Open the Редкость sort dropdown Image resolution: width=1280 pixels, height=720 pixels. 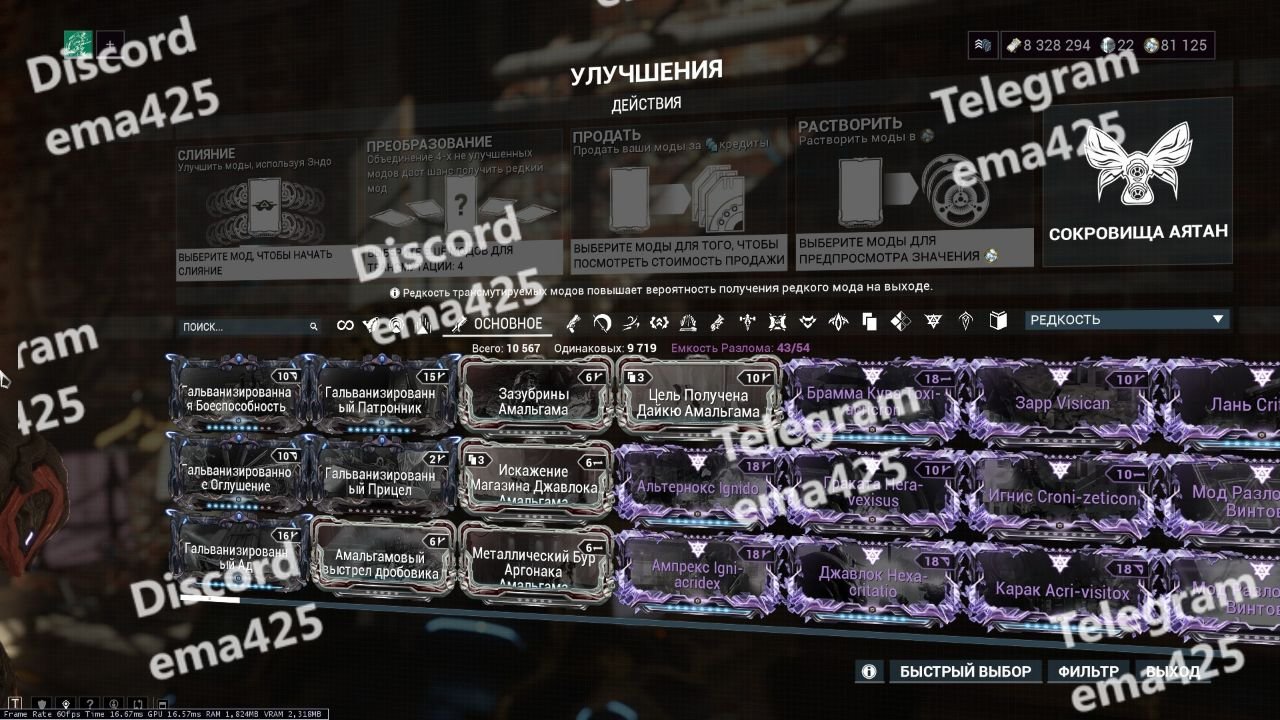tap(1127, 320)
